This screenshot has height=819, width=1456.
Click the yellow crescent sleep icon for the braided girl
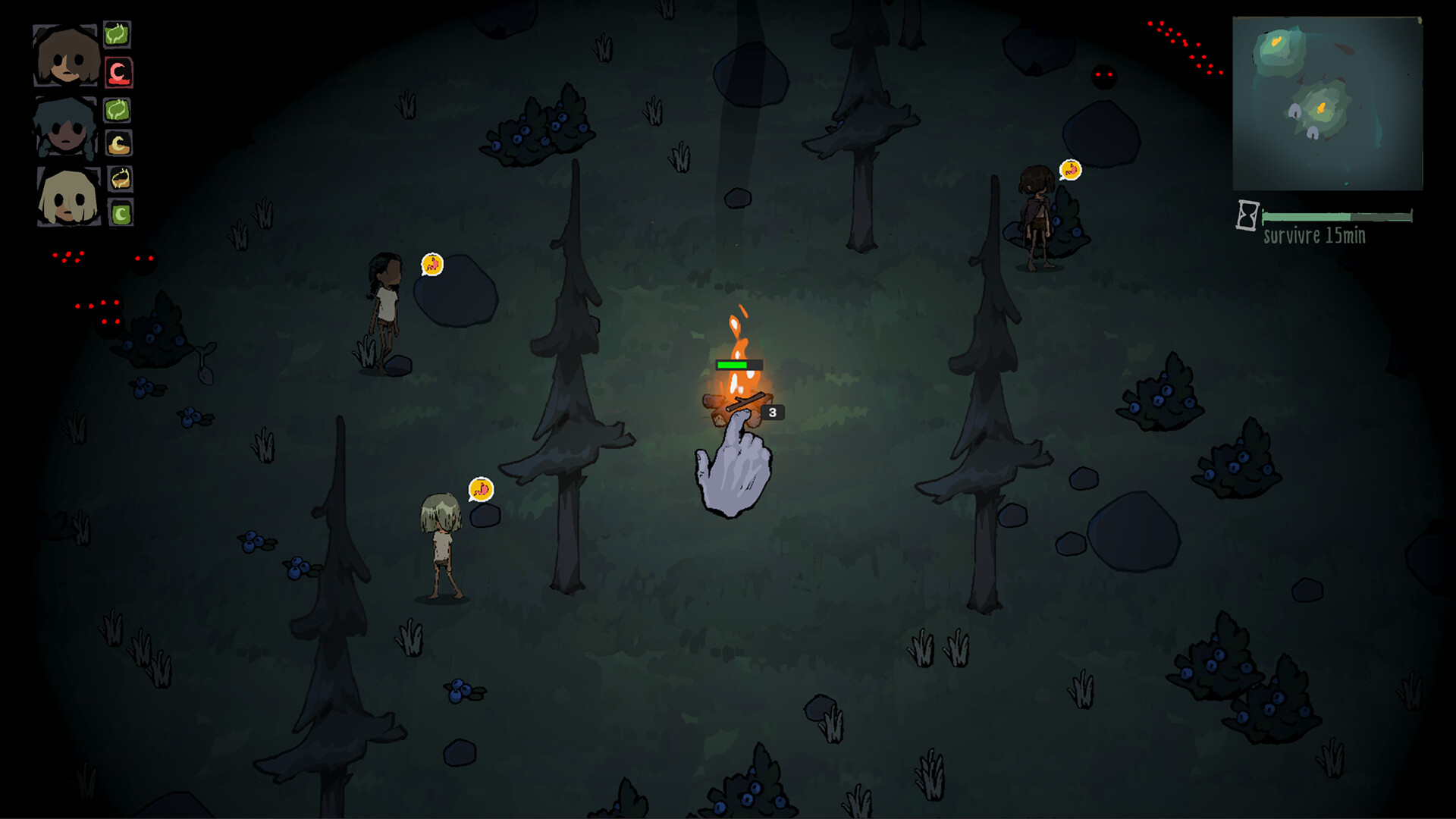118,143
